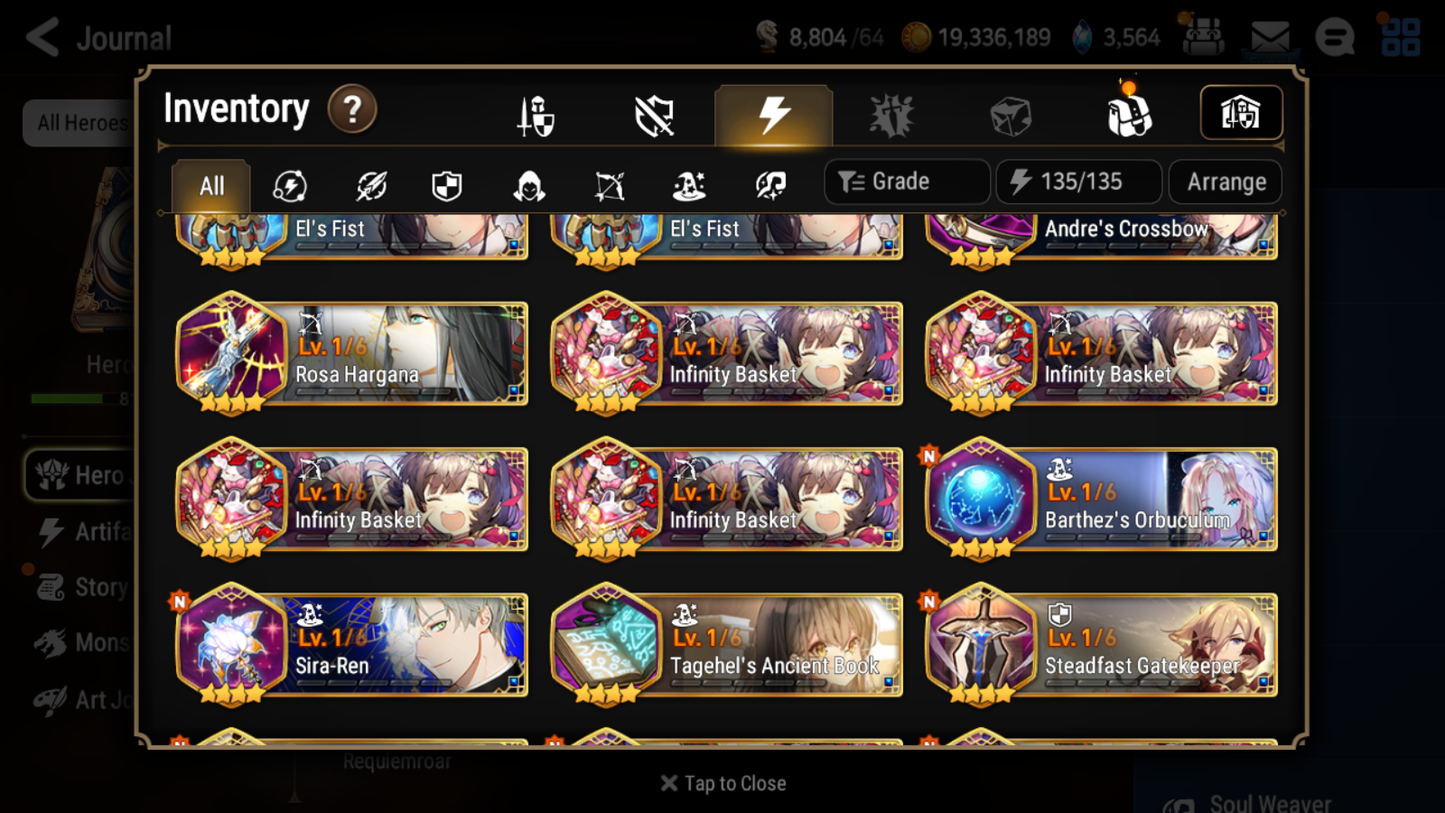Open the mail inbox icon
The height and width of the screenshot is (813, 1445).
1269,33
